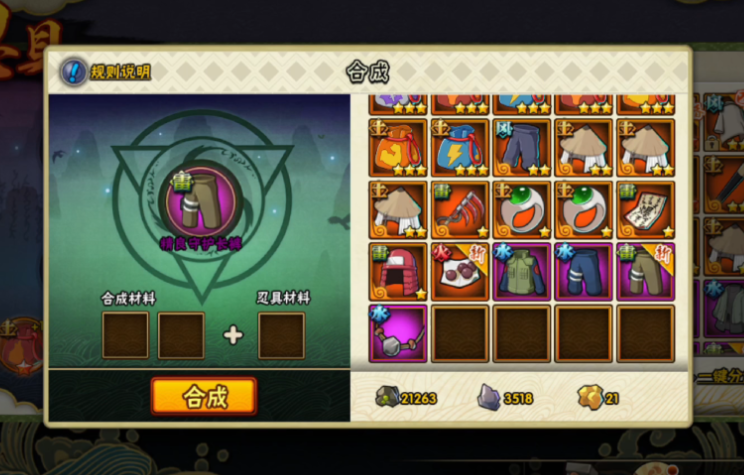Pick the red samurai helmet item

(x=398, y=272)
